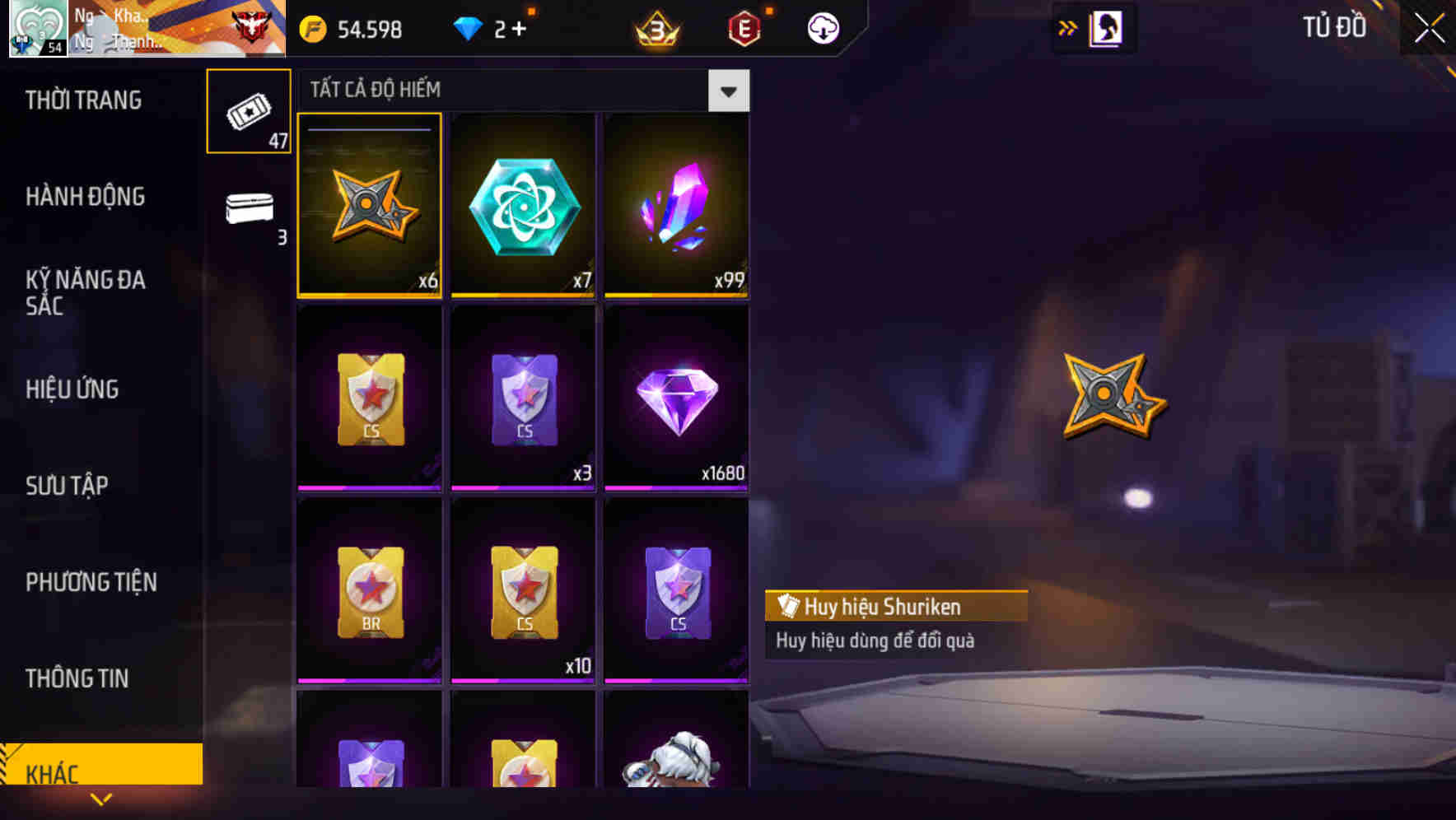Open the TẤT CẢ ĐỘ HIẾM rarity dropdown

tap(728, 90)
